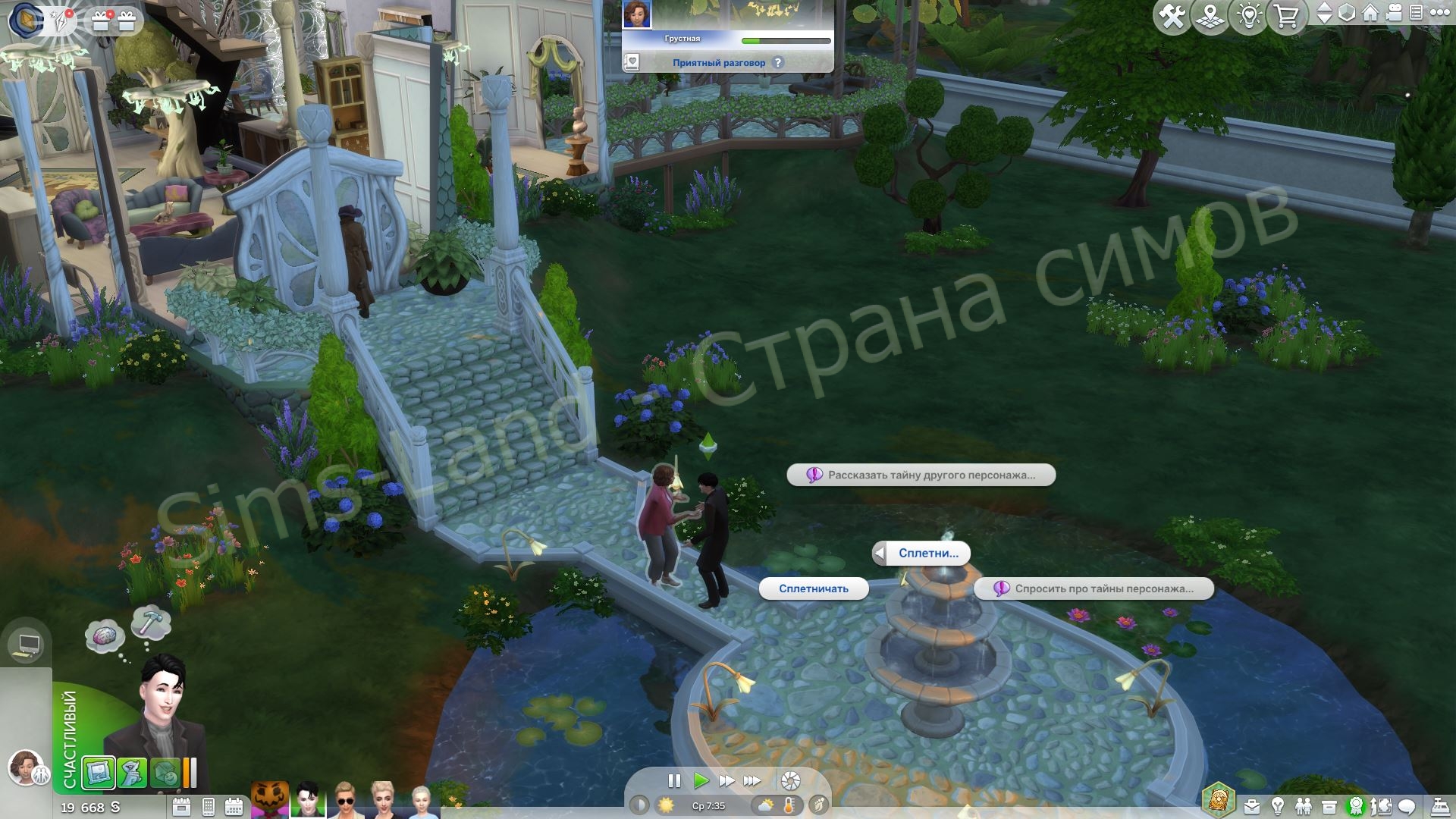
Task: Toggle the half-shaded circle left of the clock
Action: tap(639, 806)
